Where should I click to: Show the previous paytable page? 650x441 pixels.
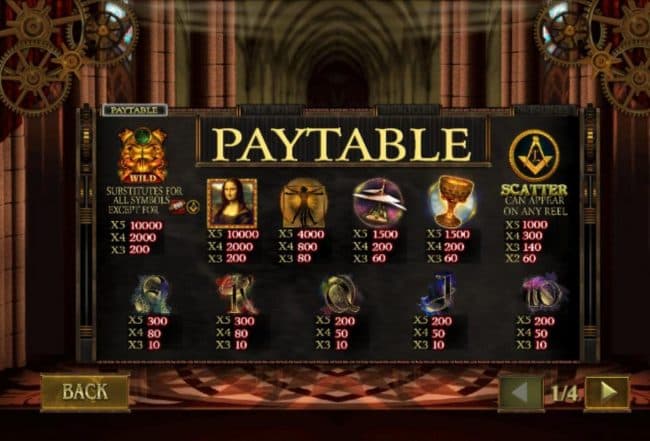click(x=521, y=393)
